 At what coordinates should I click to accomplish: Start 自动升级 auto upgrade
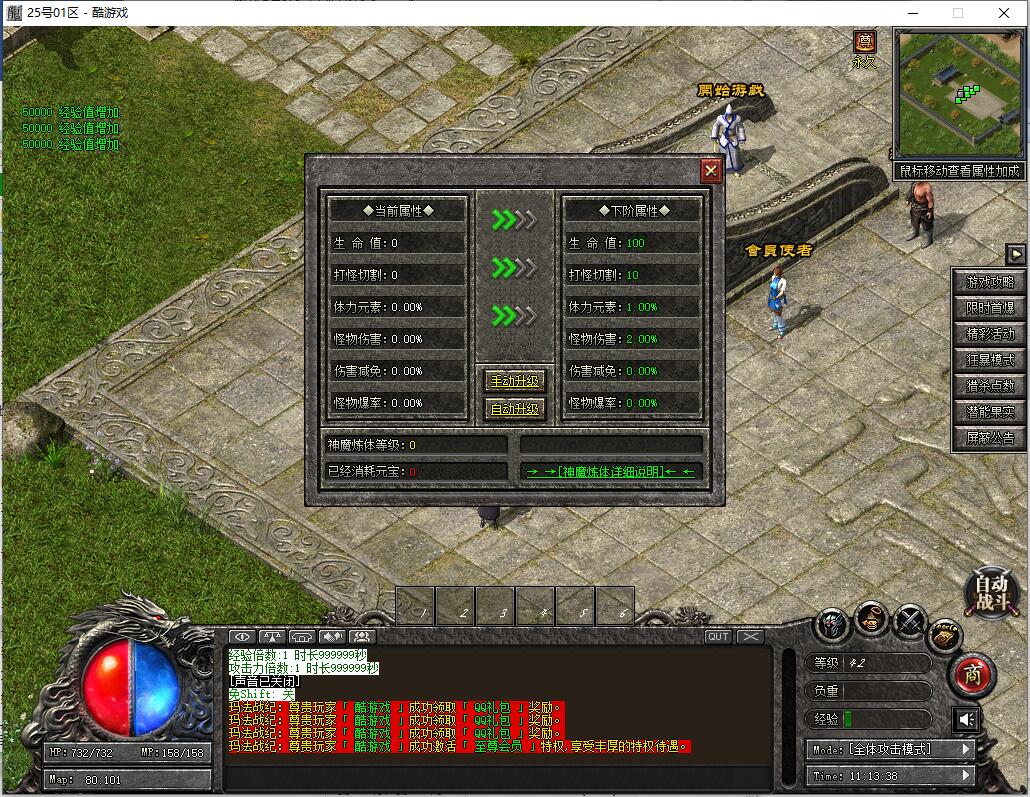pyautogui.click(x=515, y=409)
